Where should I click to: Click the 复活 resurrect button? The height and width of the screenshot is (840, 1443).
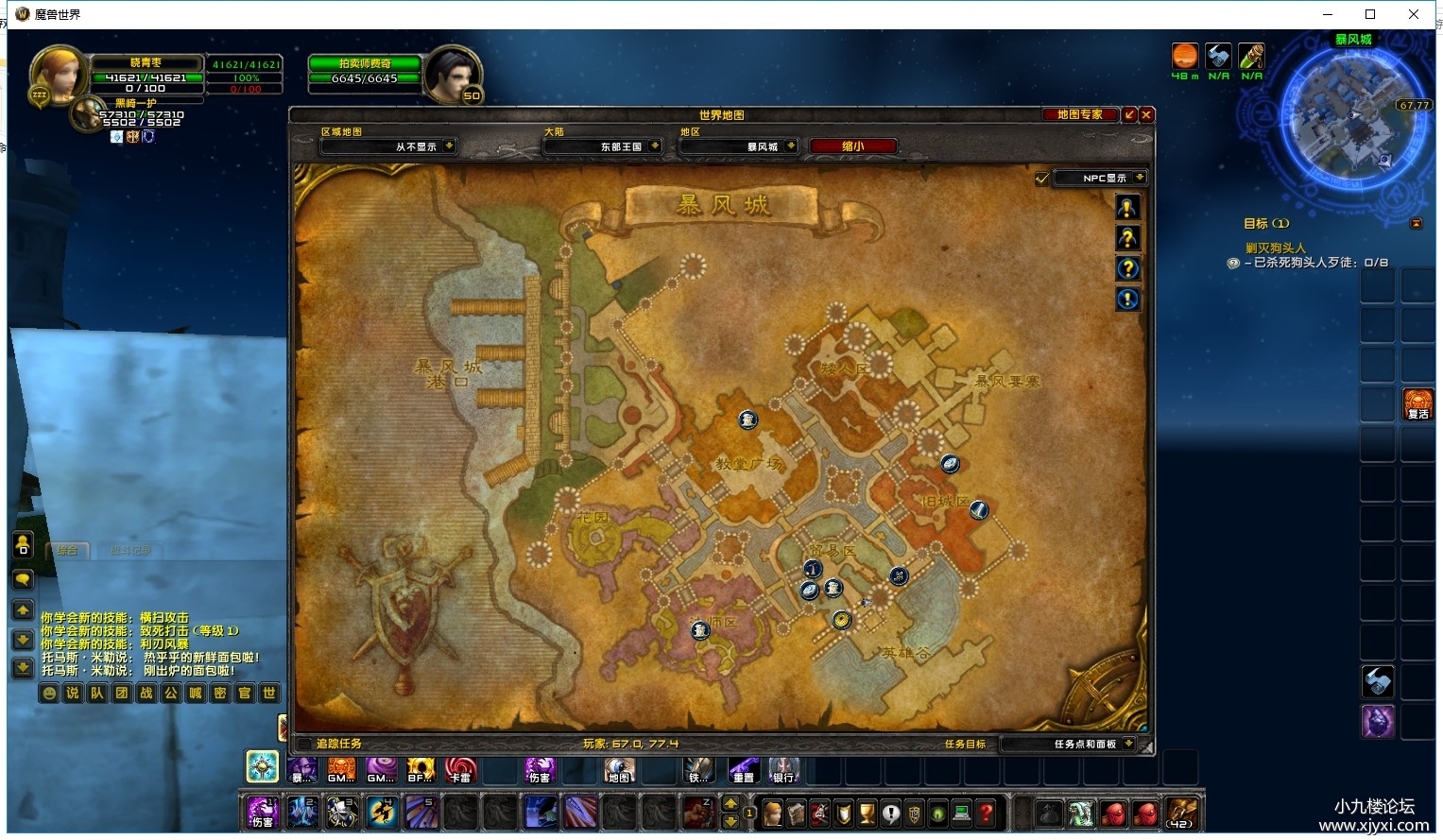[1417, 404]
